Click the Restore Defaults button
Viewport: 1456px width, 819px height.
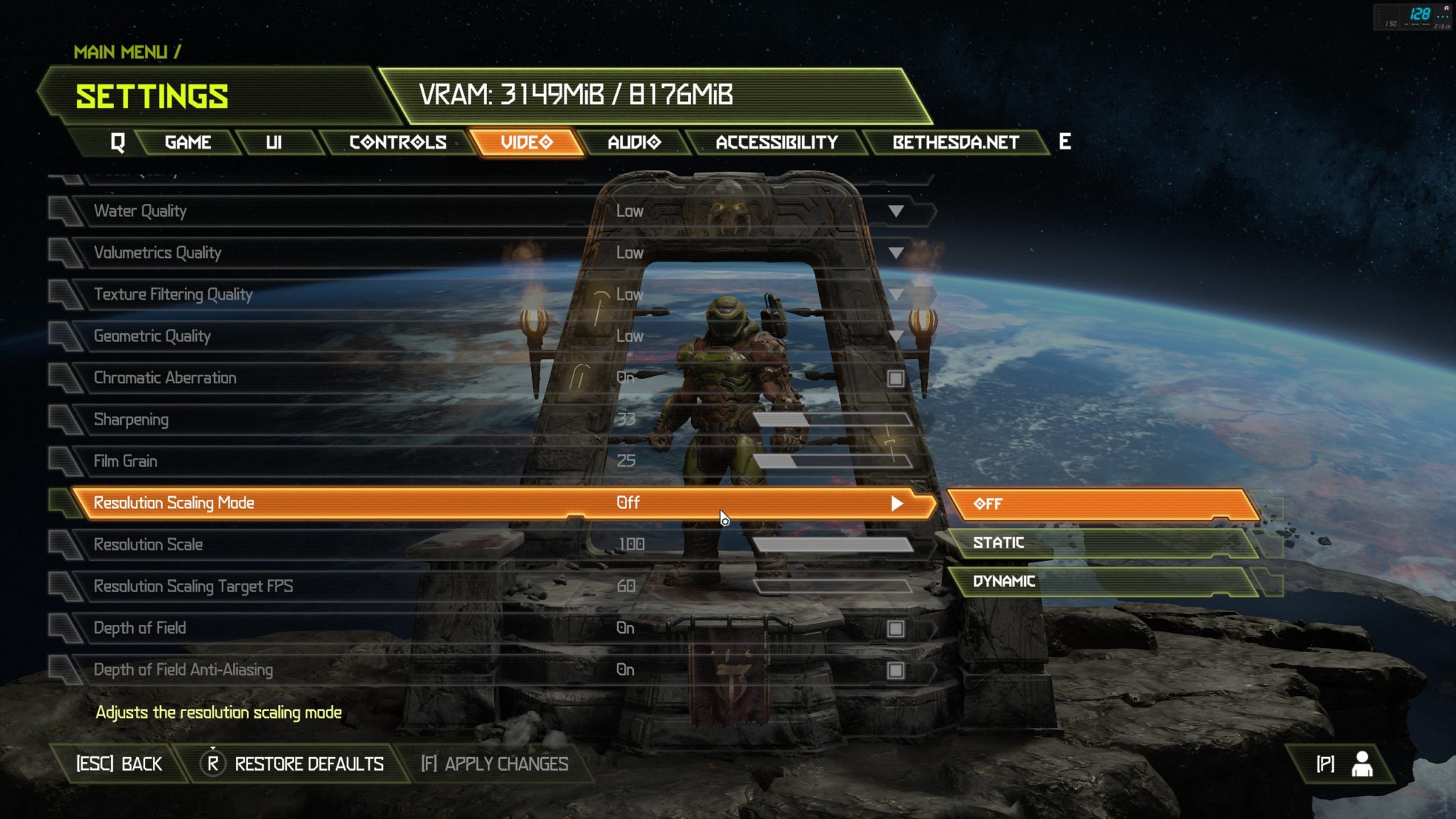tap(295, 764)
